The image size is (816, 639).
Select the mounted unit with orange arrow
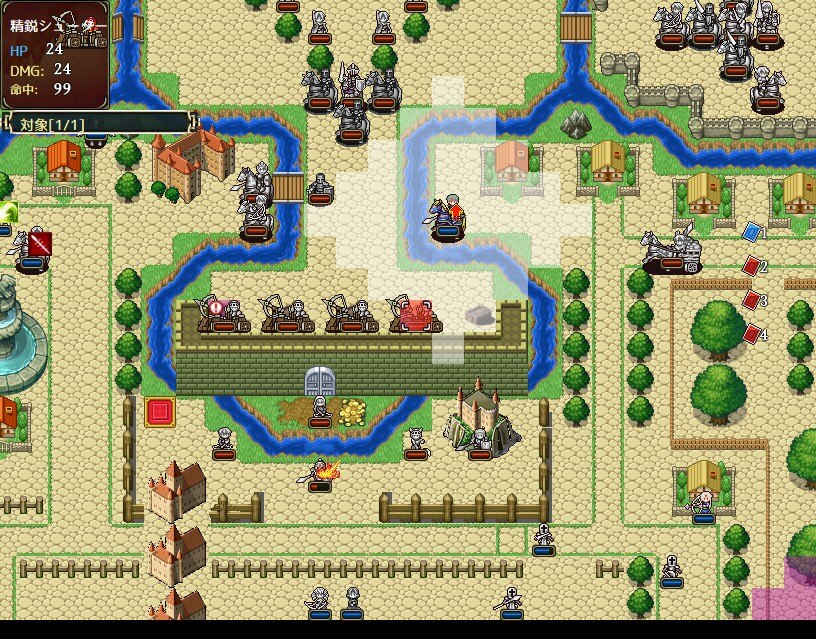click(447, 217)
